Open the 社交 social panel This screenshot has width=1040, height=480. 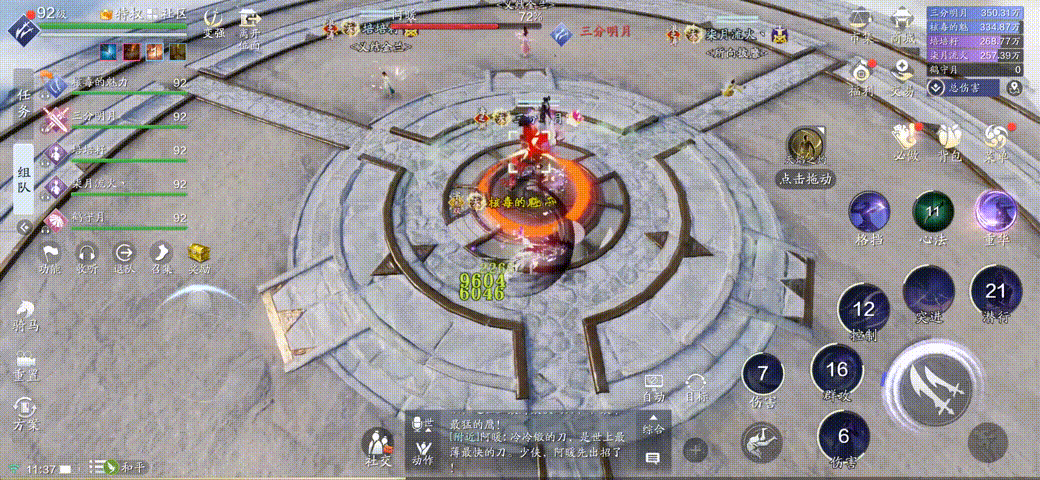378,446
